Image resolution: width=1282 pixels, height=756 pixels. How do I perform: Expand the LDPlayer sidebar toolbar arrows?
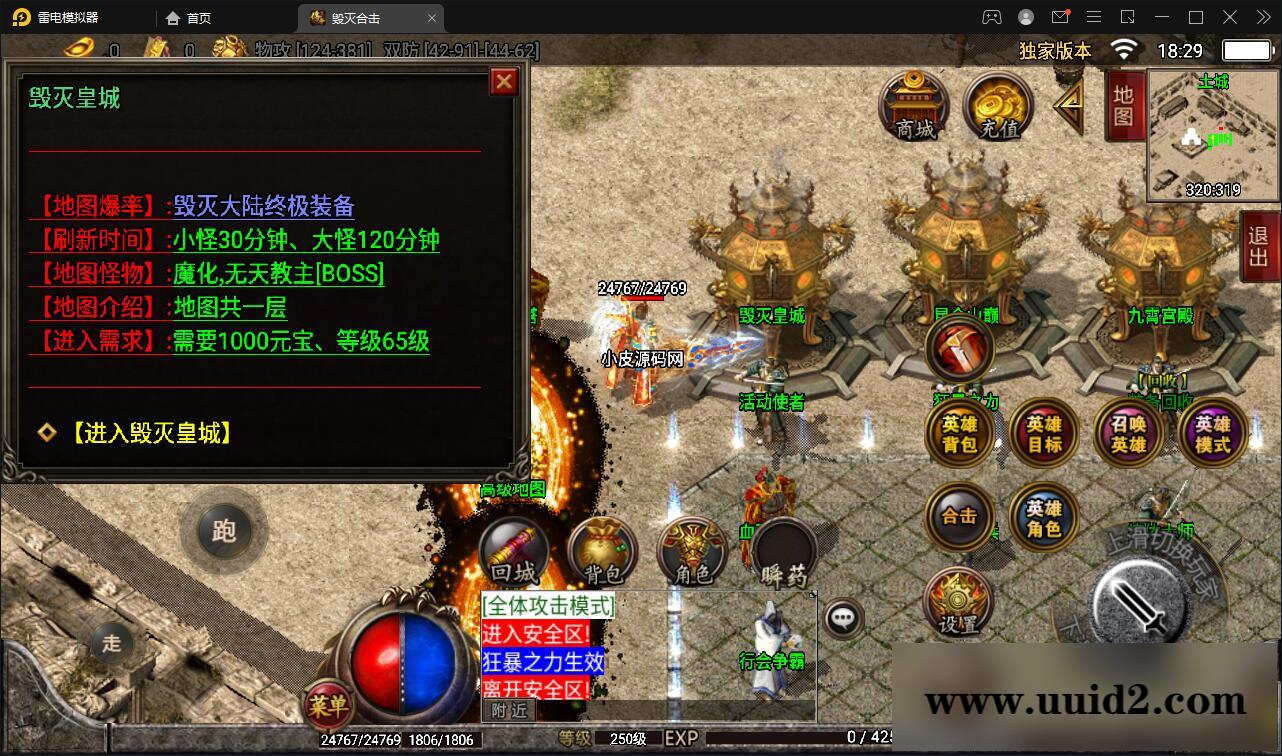point(1261,17)
